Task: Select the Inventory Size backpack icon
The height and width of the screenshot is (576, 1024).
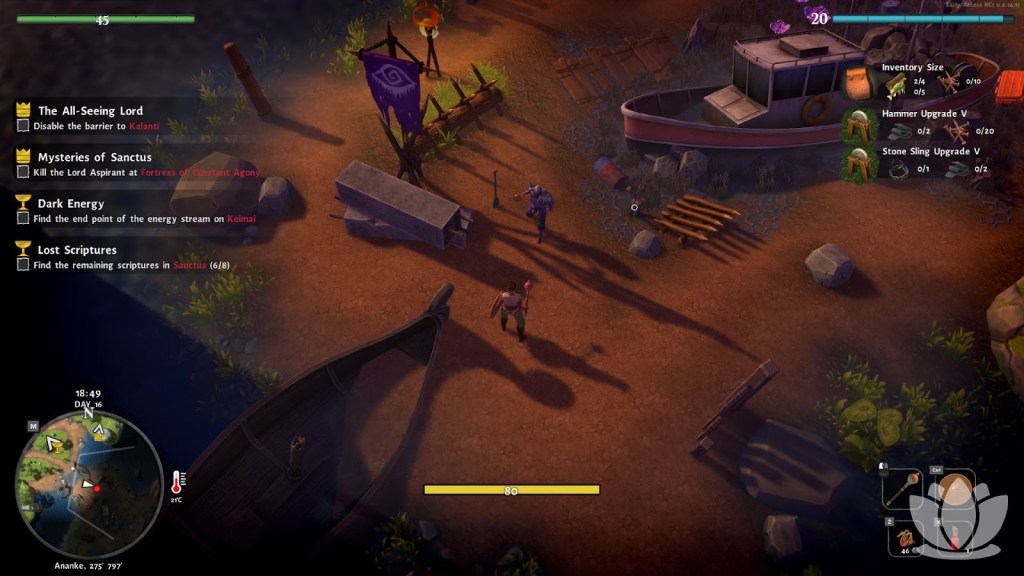Action: [x=858, y=82]
